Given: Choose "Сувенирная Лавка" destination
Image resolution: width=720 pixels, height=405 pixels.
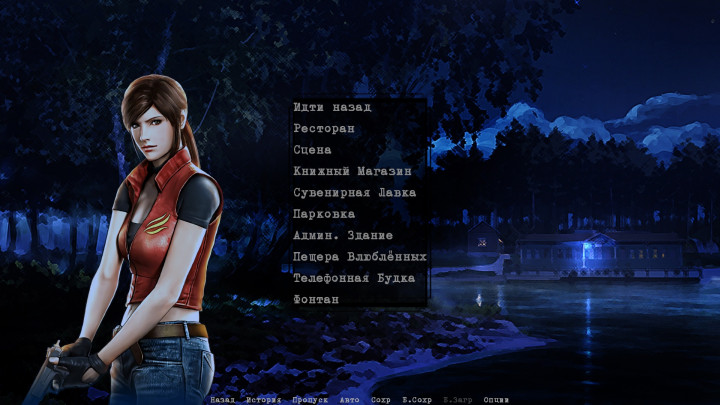Looking at the screenshot, I should point(354,192).
